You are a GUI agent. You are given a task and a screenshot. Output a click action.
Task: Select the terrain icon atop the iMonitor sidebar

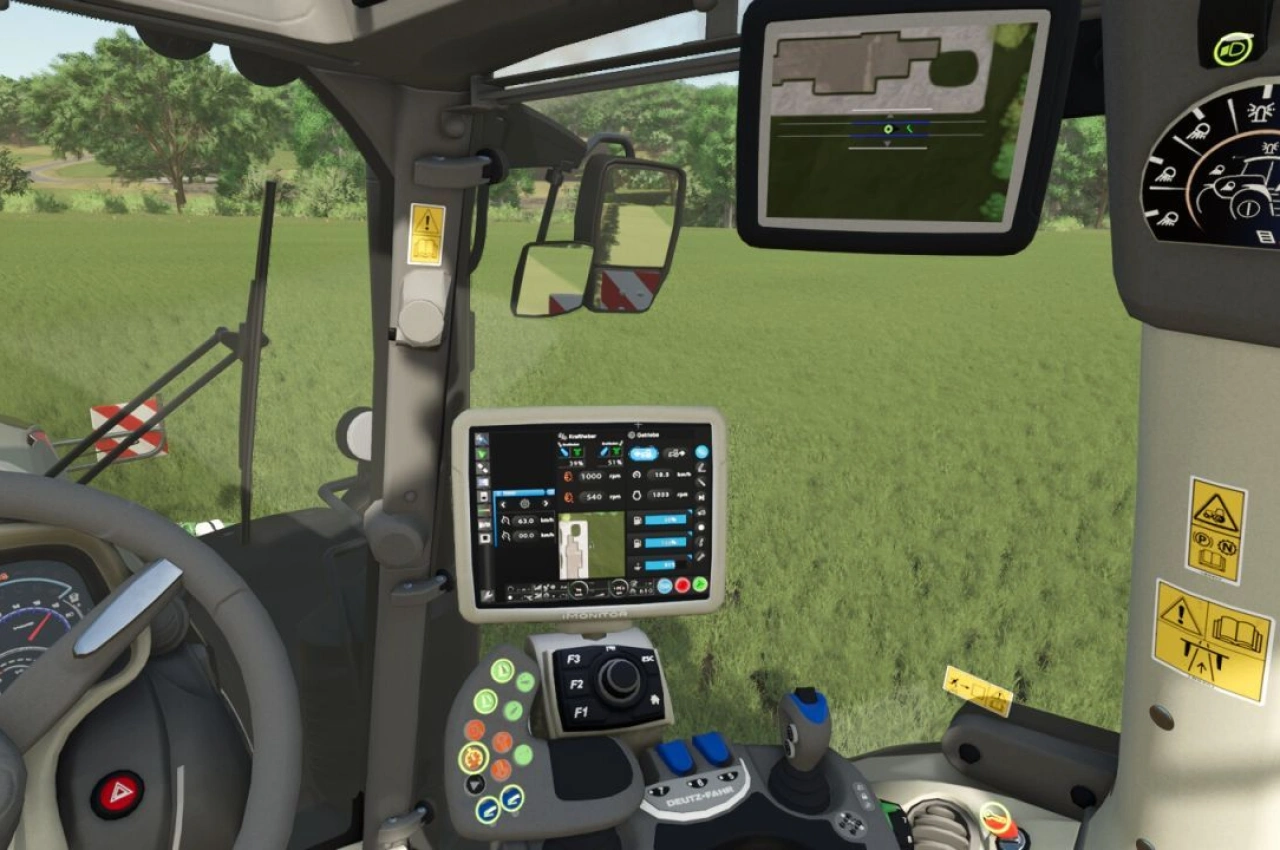coord(482,437)
